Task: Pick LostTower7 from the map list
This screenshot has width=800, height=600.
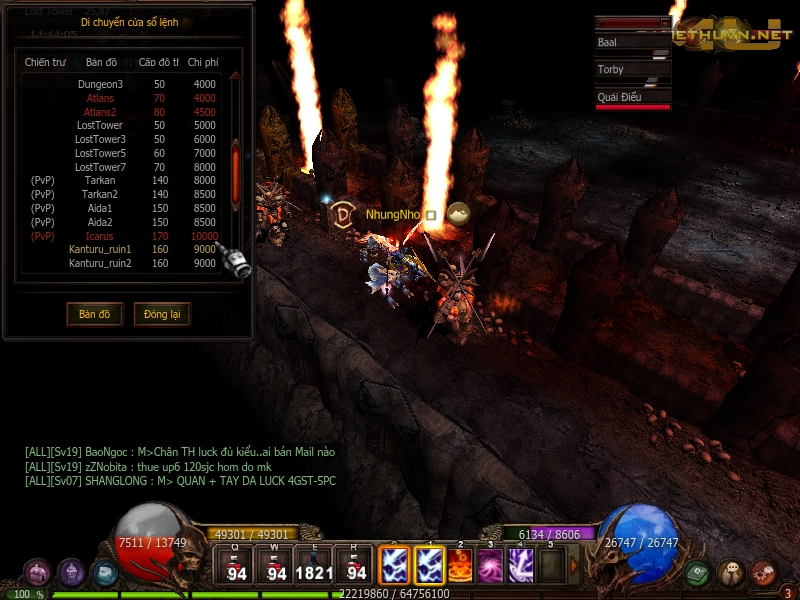Action: tap(100, 167)
